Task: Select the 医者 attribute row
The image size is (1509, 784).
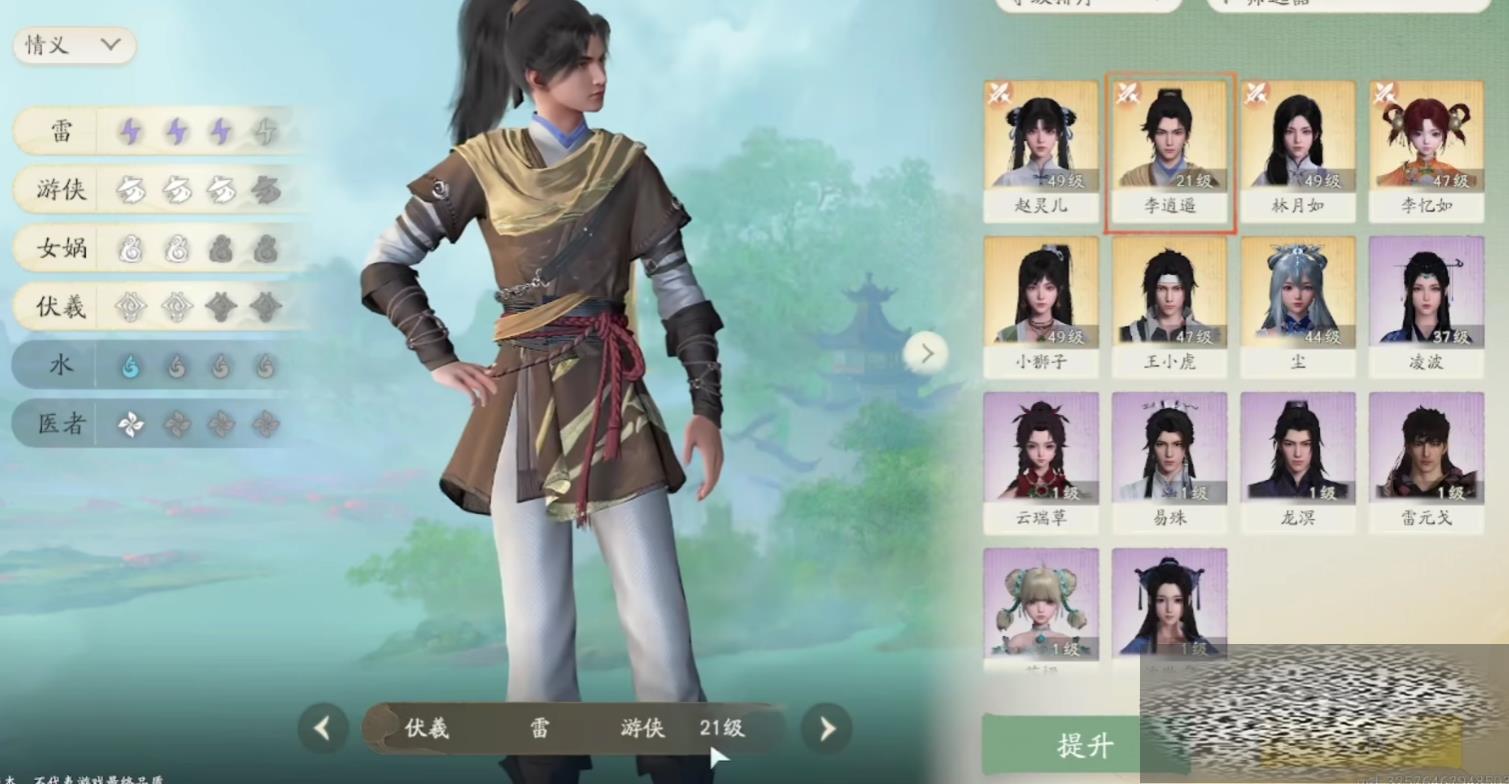Action: click(150, 424)
